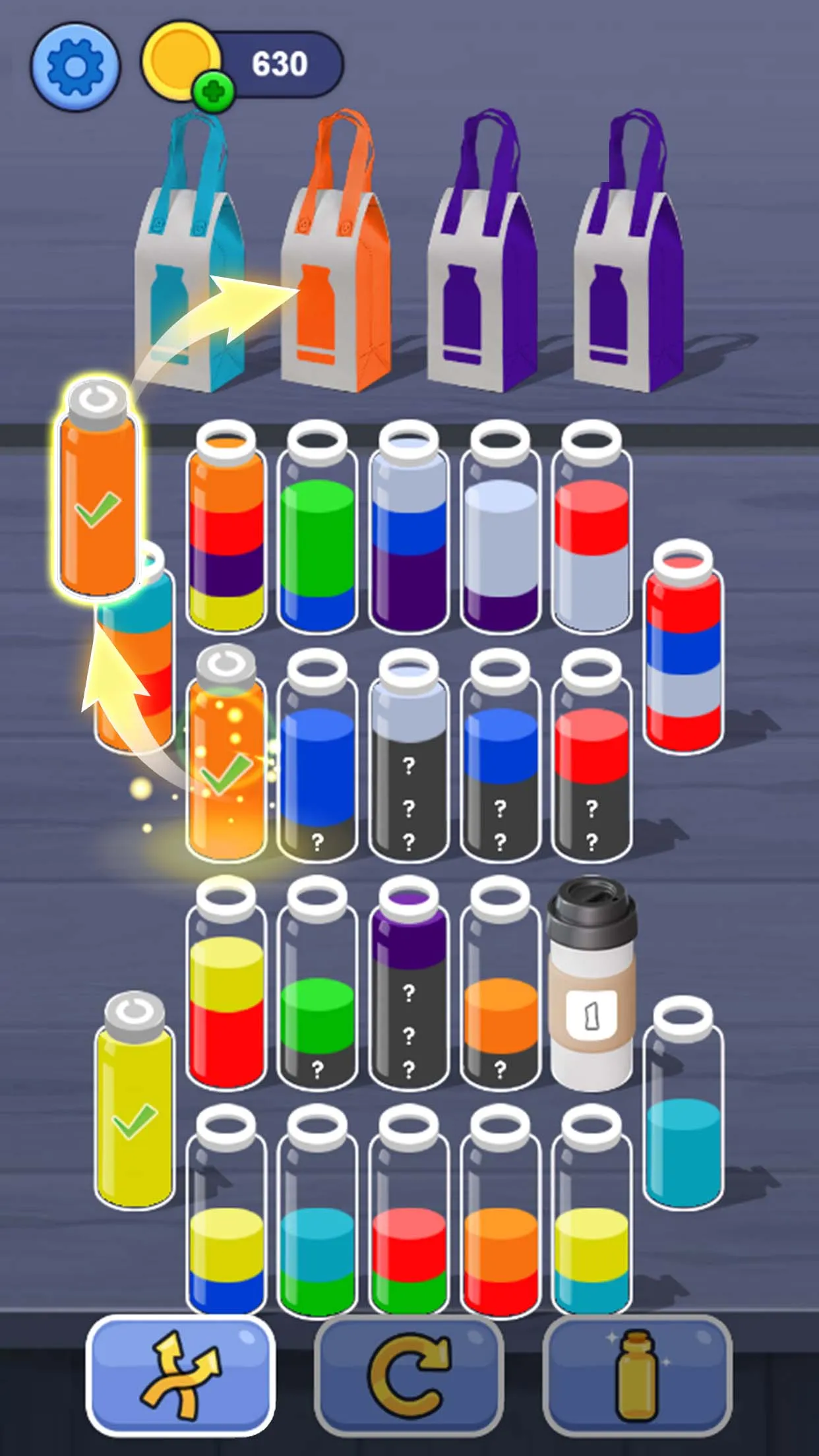
Task: Add more coins with the green plus
Action: pyautogui.click(x=214, y=91)
